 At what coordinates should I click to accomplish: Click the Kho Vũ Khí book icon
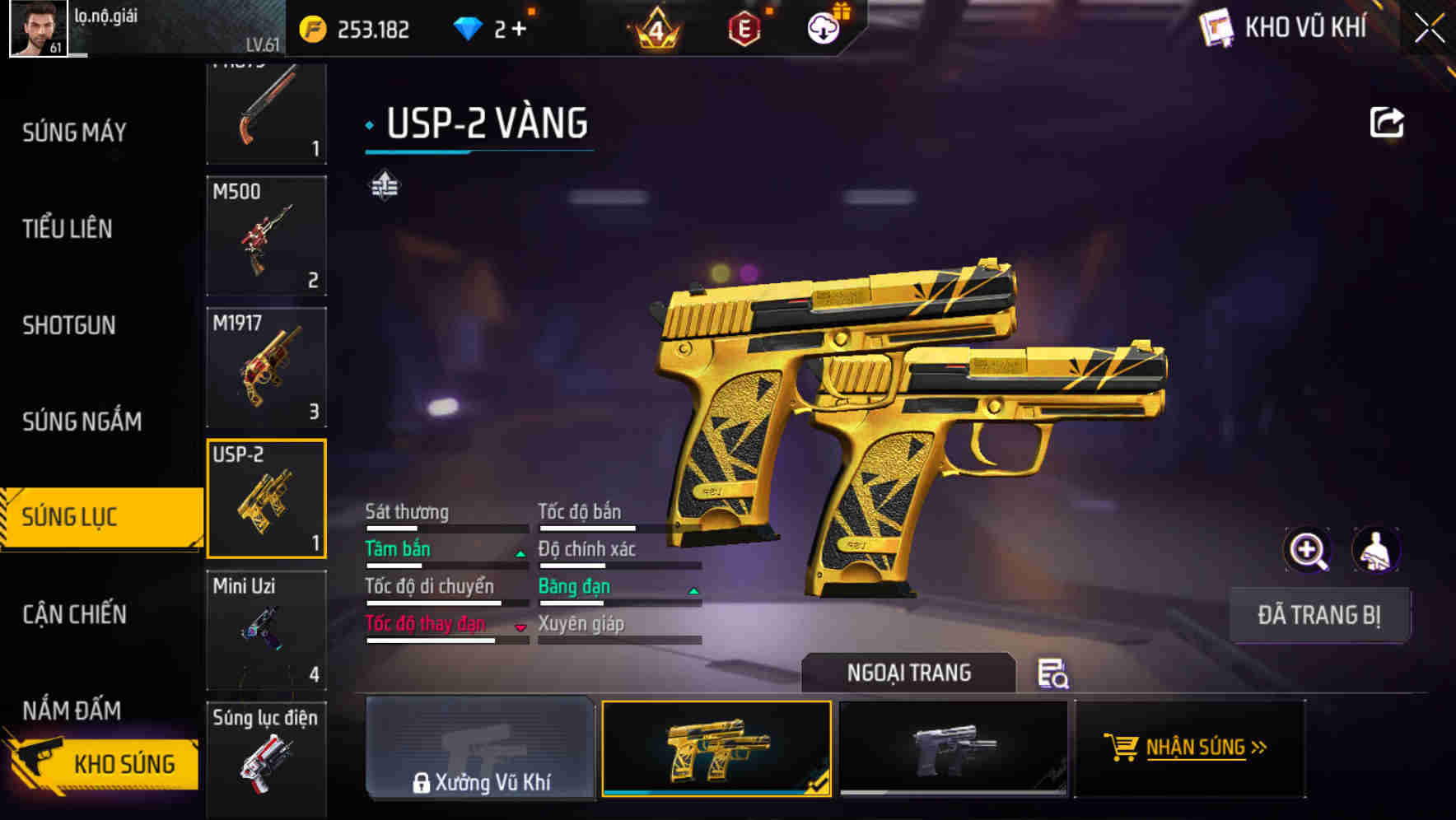coord(1216,26)
